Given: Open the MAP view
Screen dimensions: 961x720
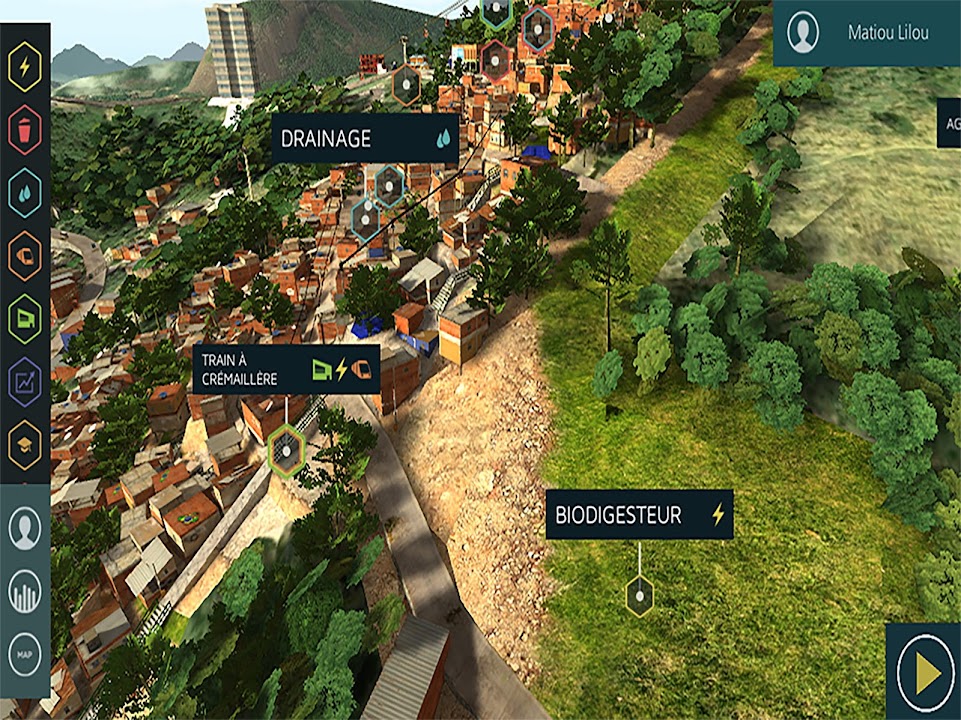Looking at the screenshot, I should (25, 655).
